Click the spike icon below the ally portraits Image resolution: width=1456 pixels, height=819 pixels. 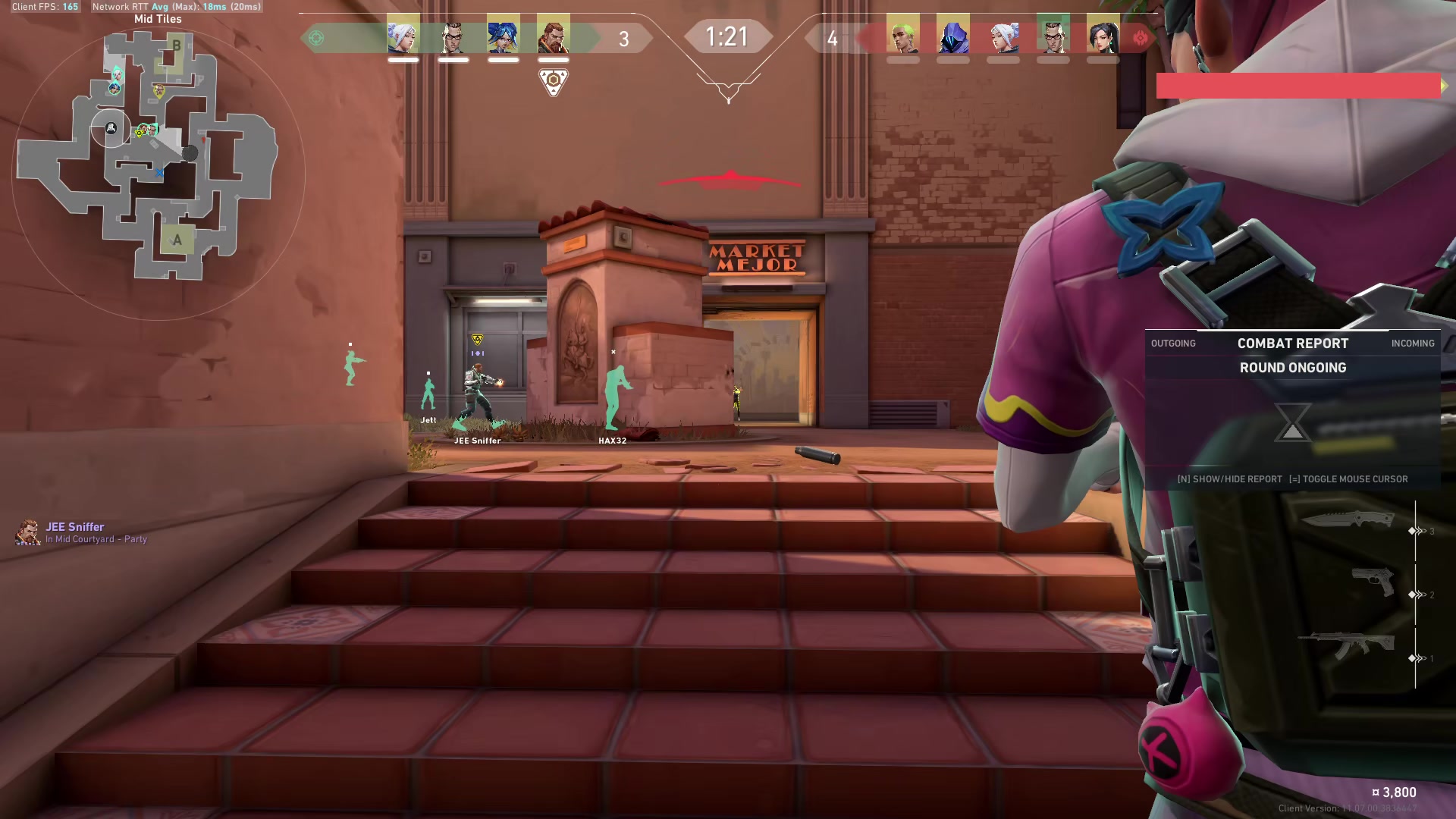[x=553, y=81]
